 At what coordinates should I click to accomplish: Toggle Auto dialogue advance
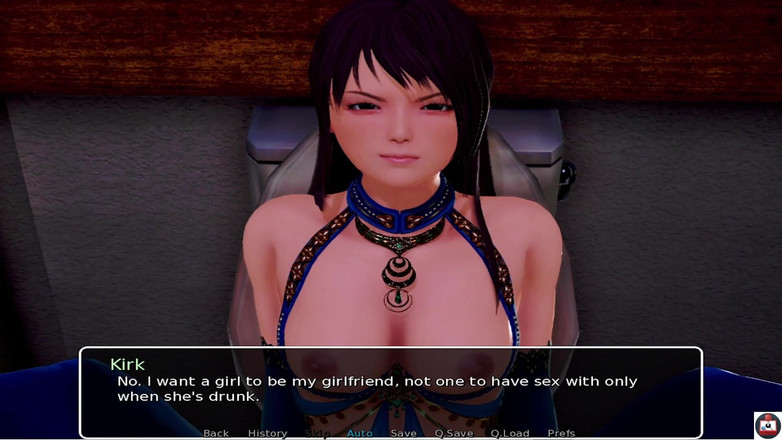[x=359, y=433]
